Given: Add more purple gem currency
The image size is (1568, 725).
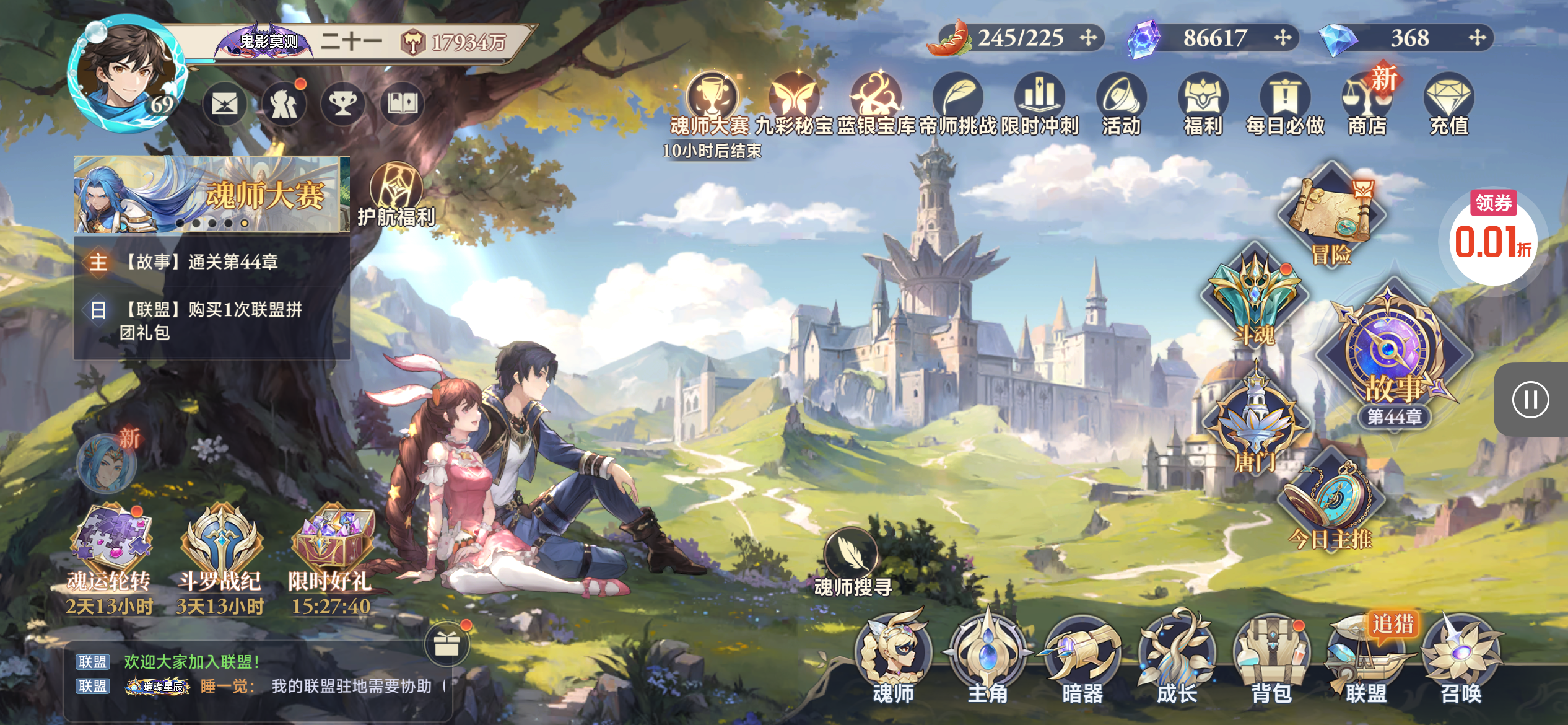Looking at the screenshot, I should click(1283, 38).
